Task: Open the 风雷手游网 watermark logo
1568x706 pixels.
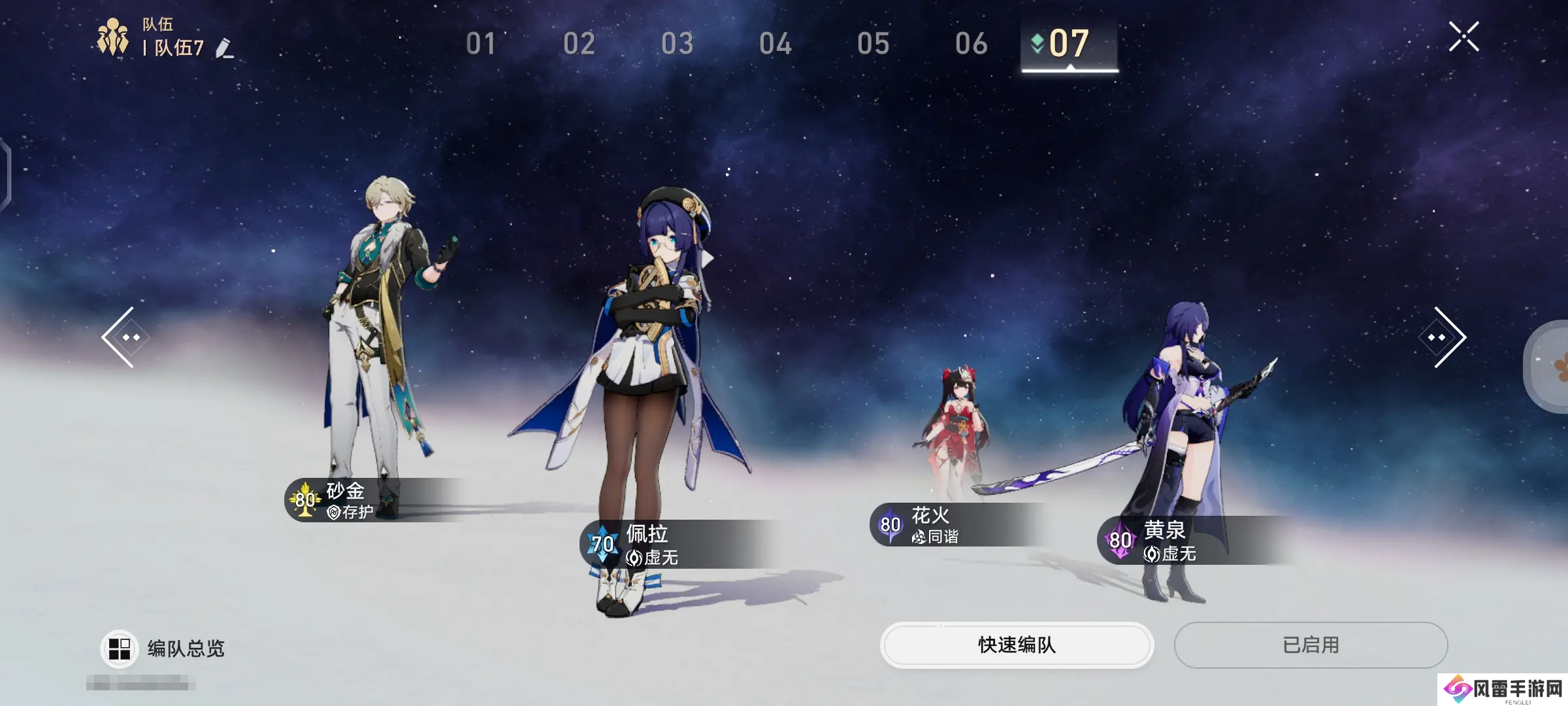Action: coord(1503,689)
